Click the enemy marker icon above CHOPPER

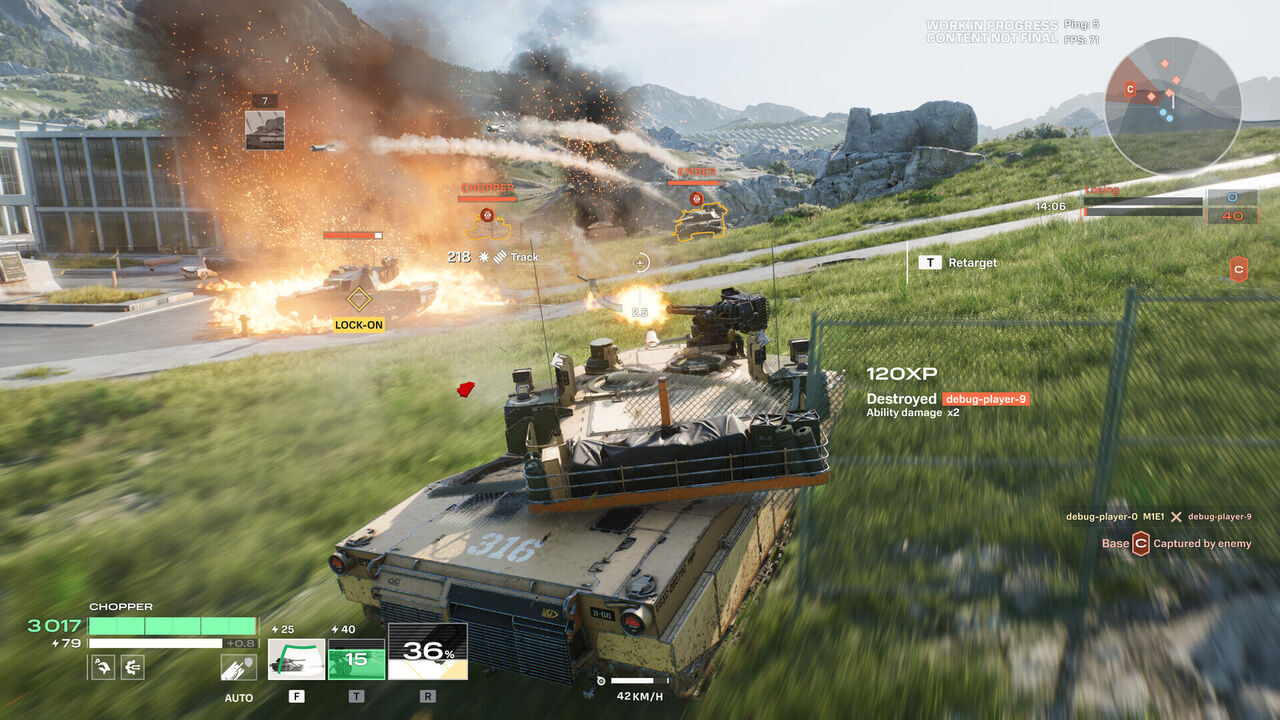[486, 215]
